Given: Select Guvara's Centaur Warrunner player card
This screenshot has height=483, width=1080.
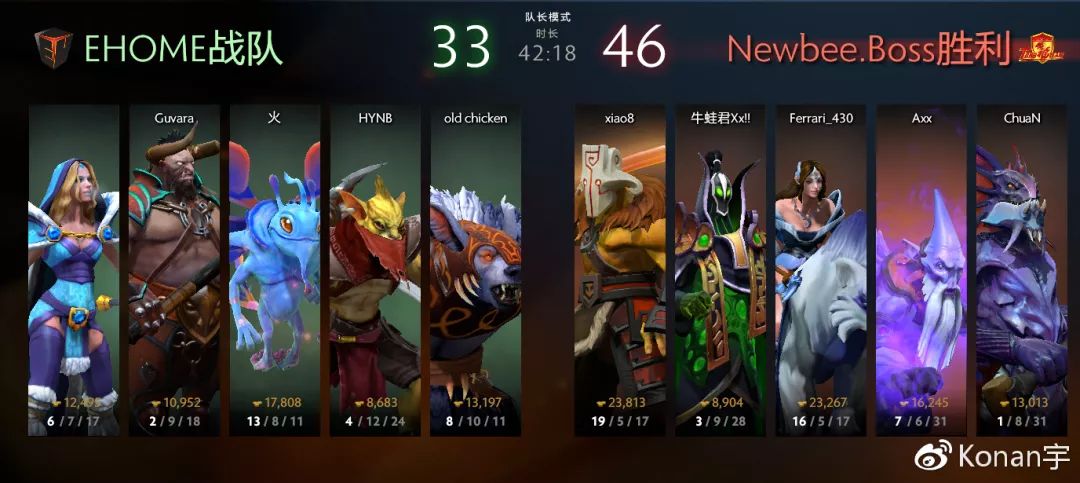Looking at the screenshot, I should click(x=174, y=270).
